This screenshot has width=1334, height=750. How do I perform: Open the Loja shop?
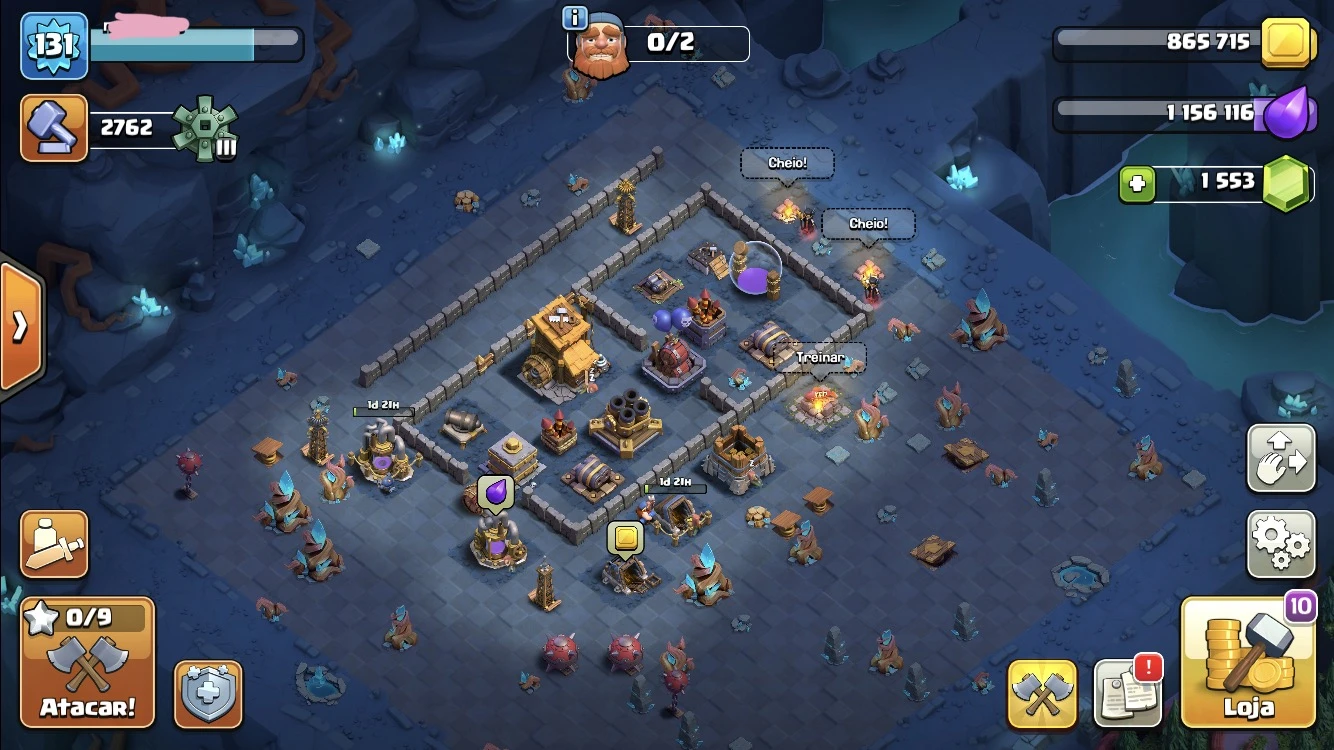[x=1248, y=662]
